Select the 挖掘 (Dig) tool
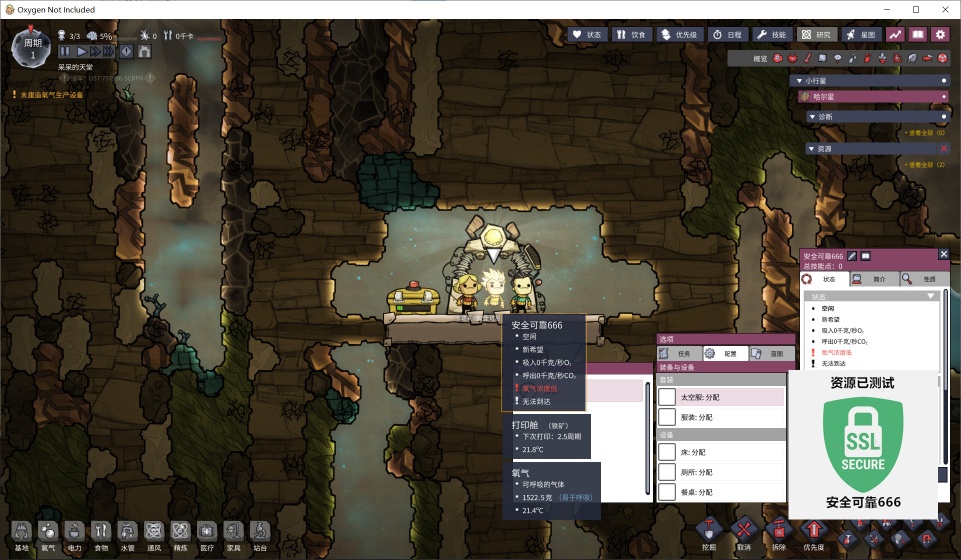 point(709,531)
